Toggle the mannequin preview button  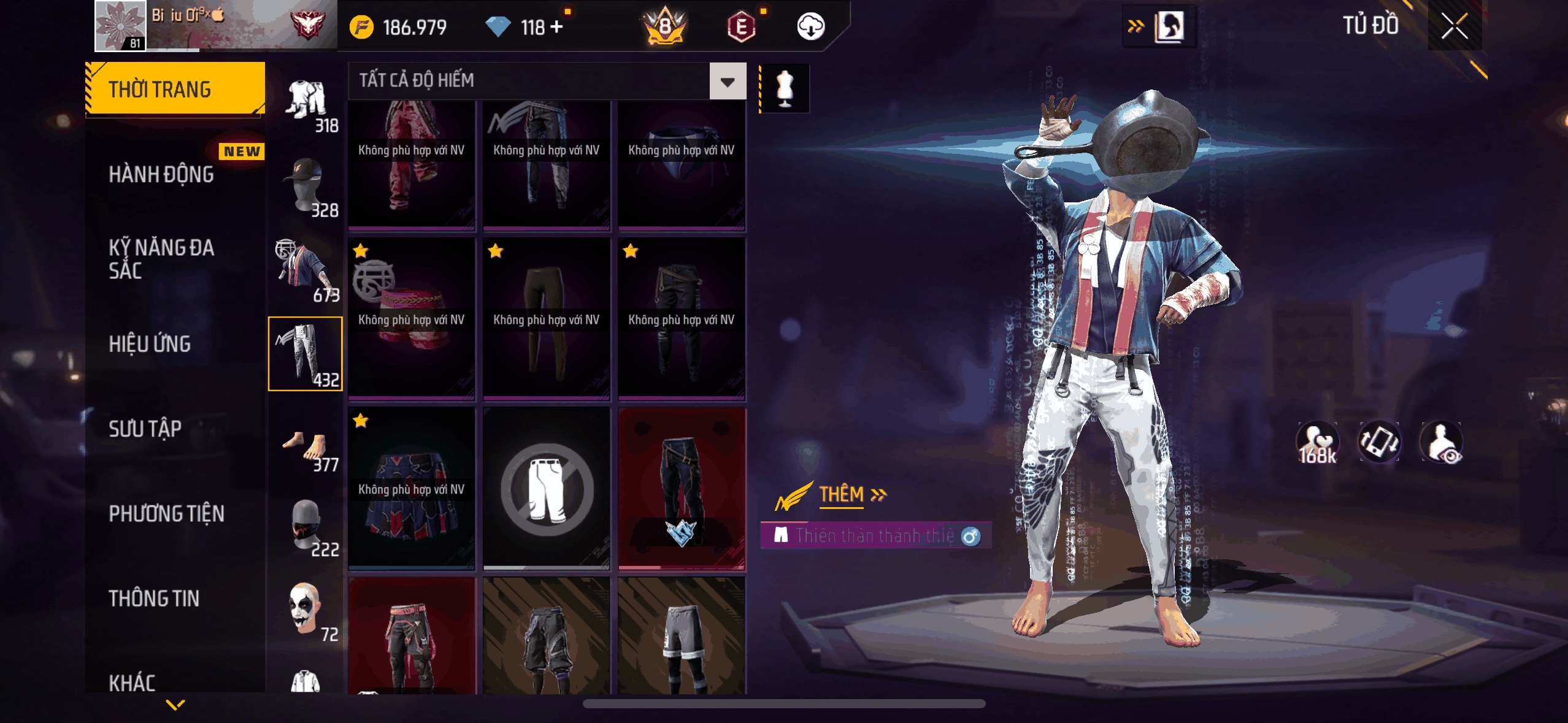pyautogui.click(x=785, y=88)
